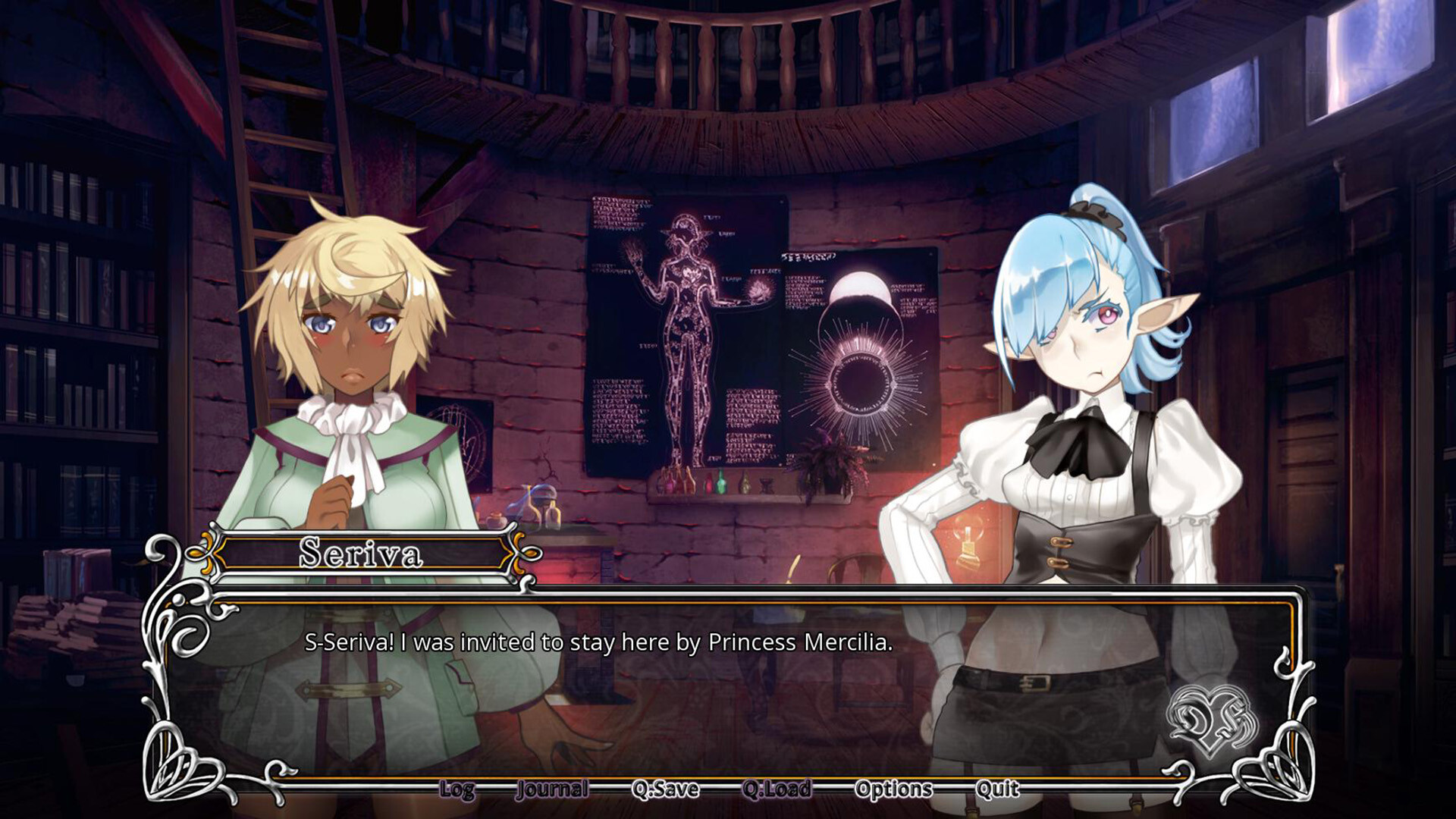Click the golden ornament right of the nameplate
Screen dimensions: 1456x819
(x=519, y=551)
